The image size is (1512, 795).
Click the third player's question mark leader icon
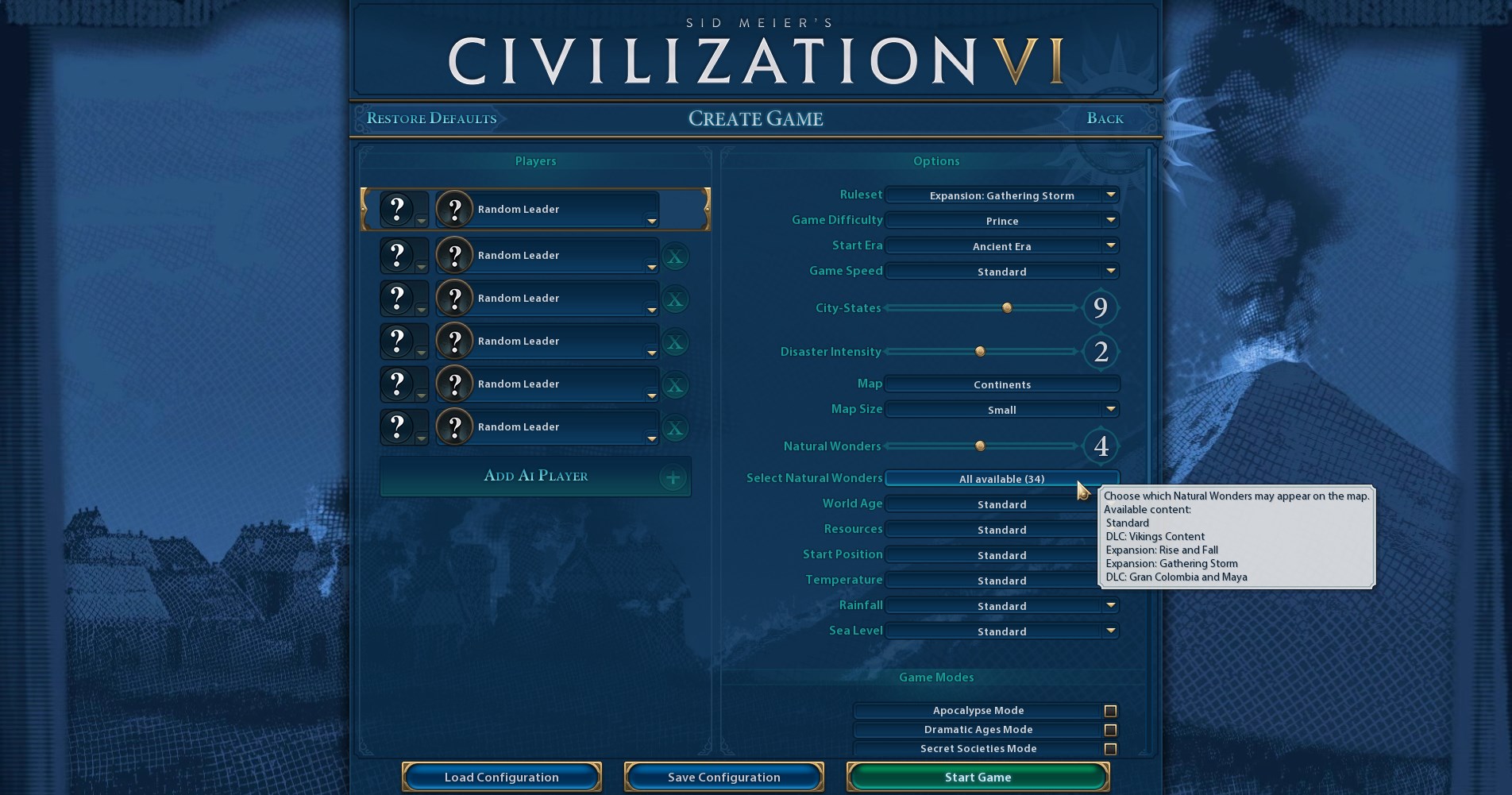454,299
